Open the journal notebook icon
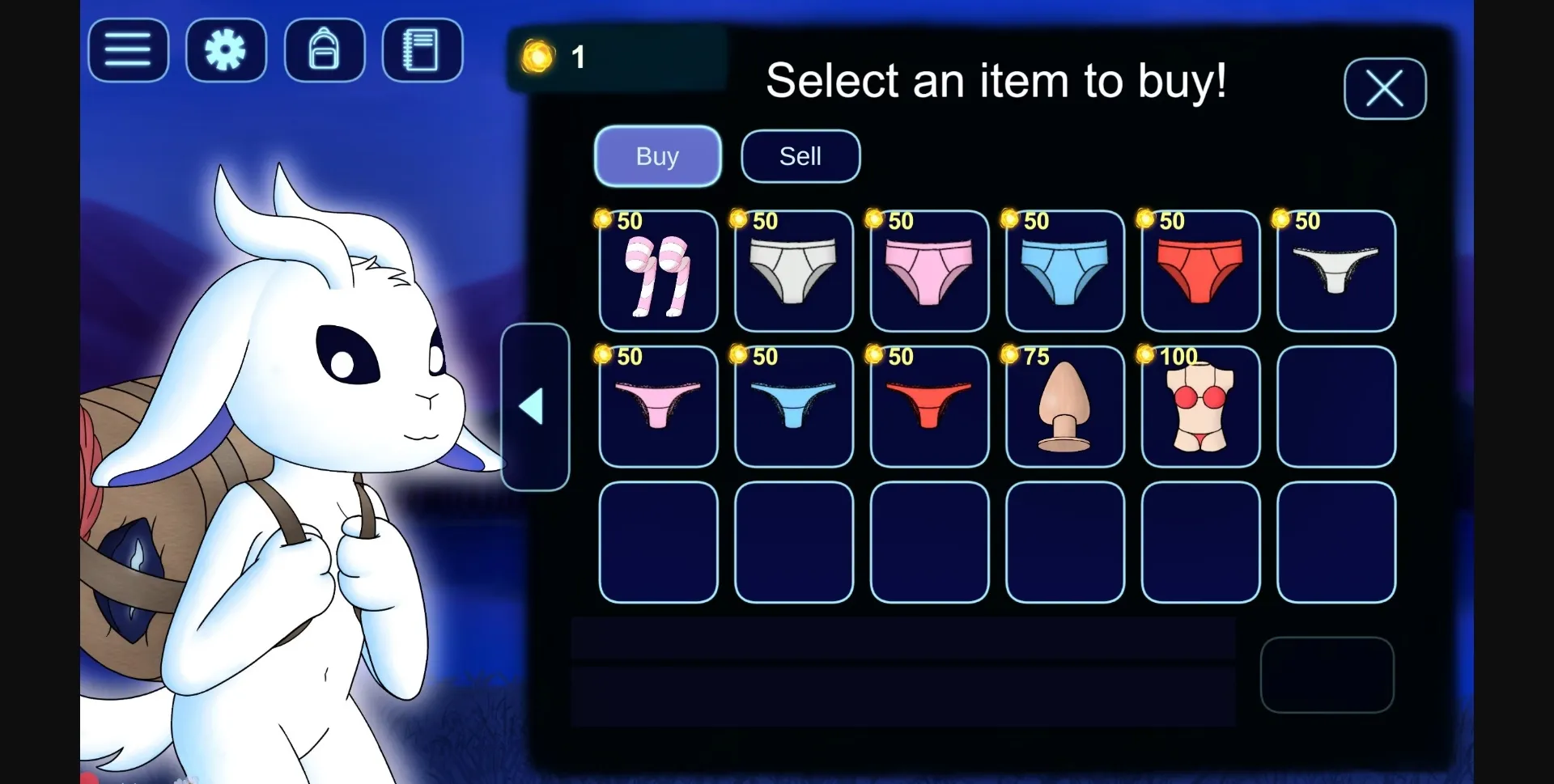The image size is (1554, 784). pyautogui.click(x=421, y=50)
